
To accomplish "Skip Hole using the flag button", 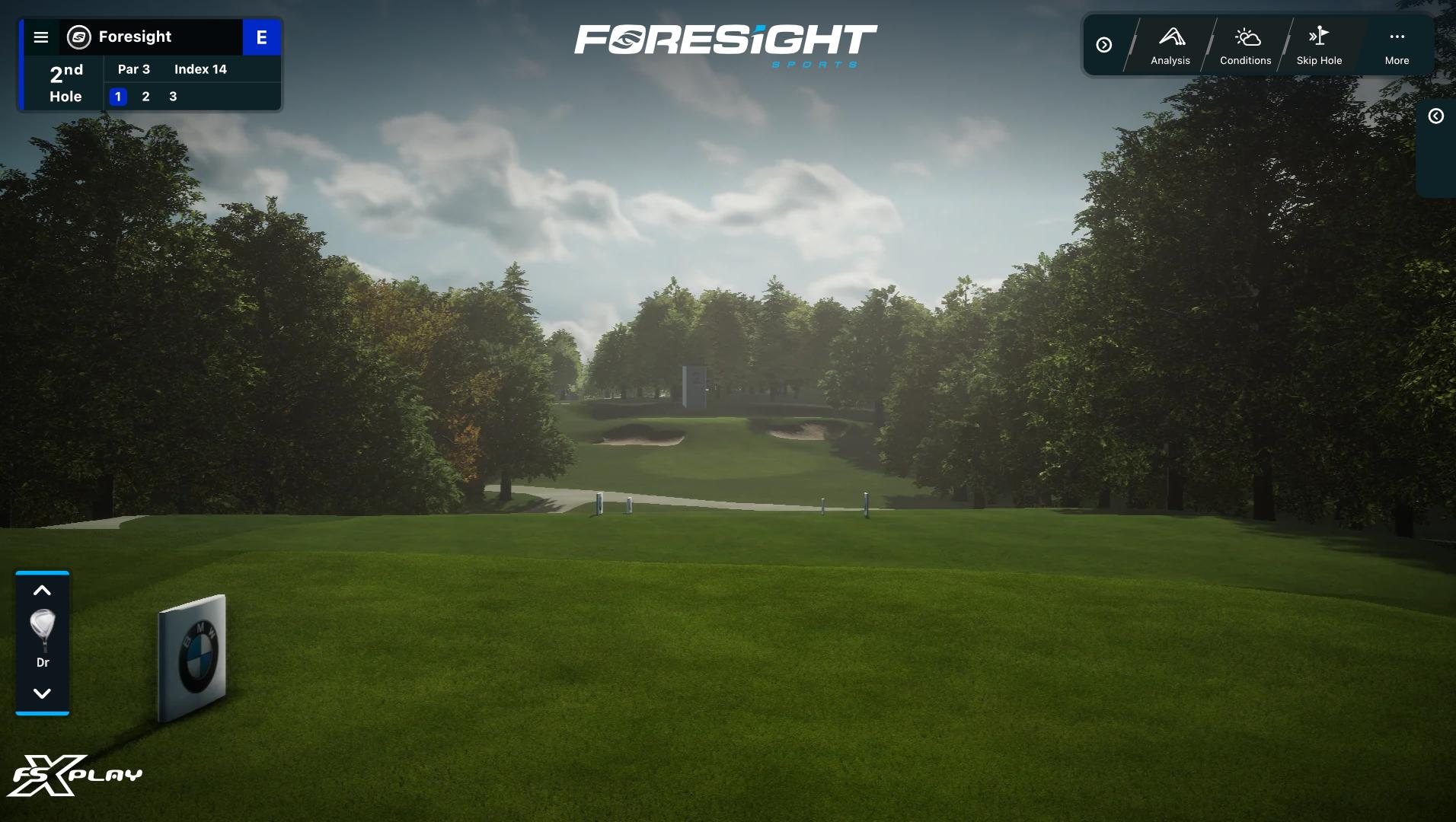I will point(1319,46).
